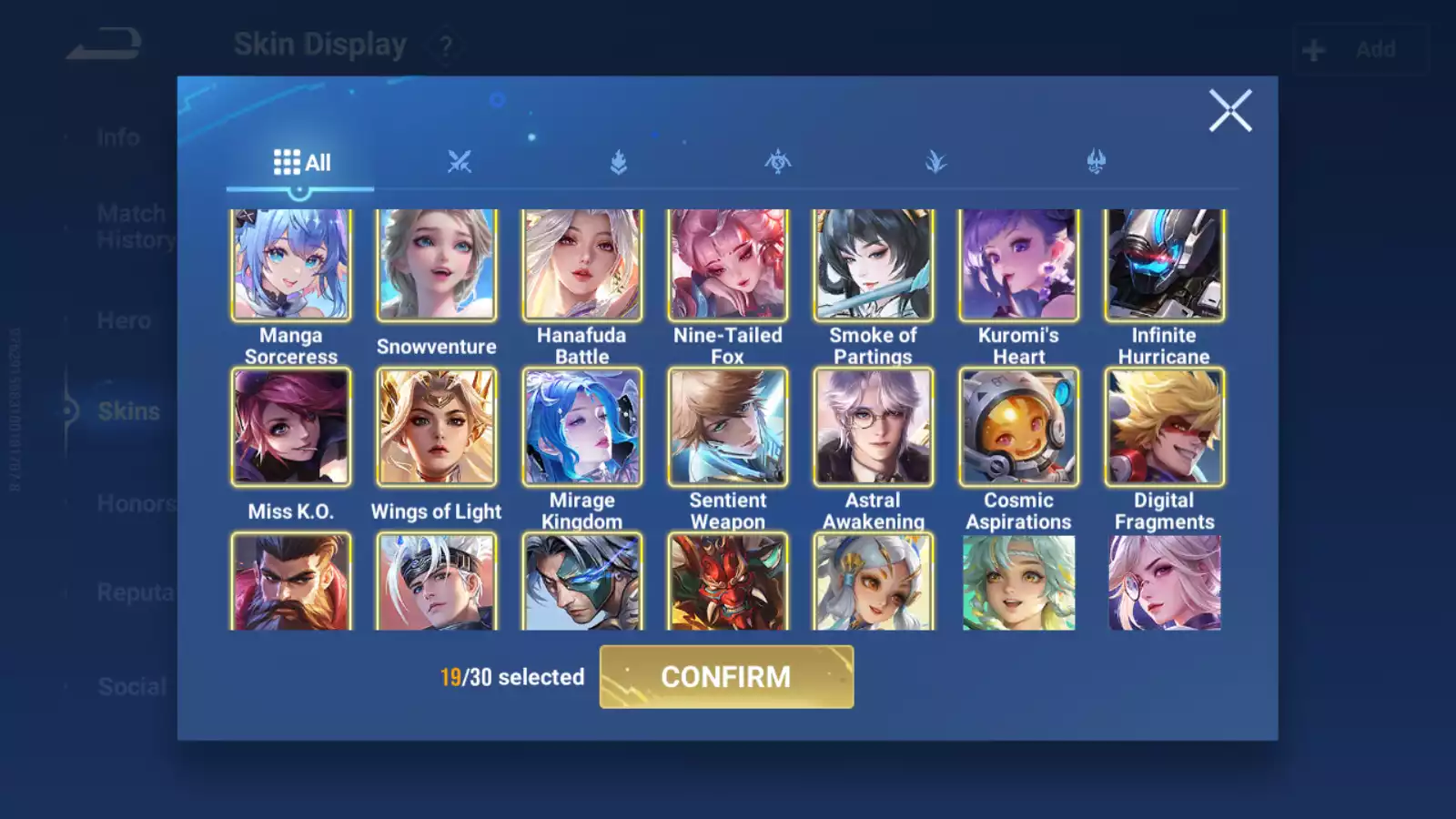This screenshot has width=1456, height=819.
Task: Select the Kuromi's Heart skin
Action: pyautogui.click(x=1019, y=265)
